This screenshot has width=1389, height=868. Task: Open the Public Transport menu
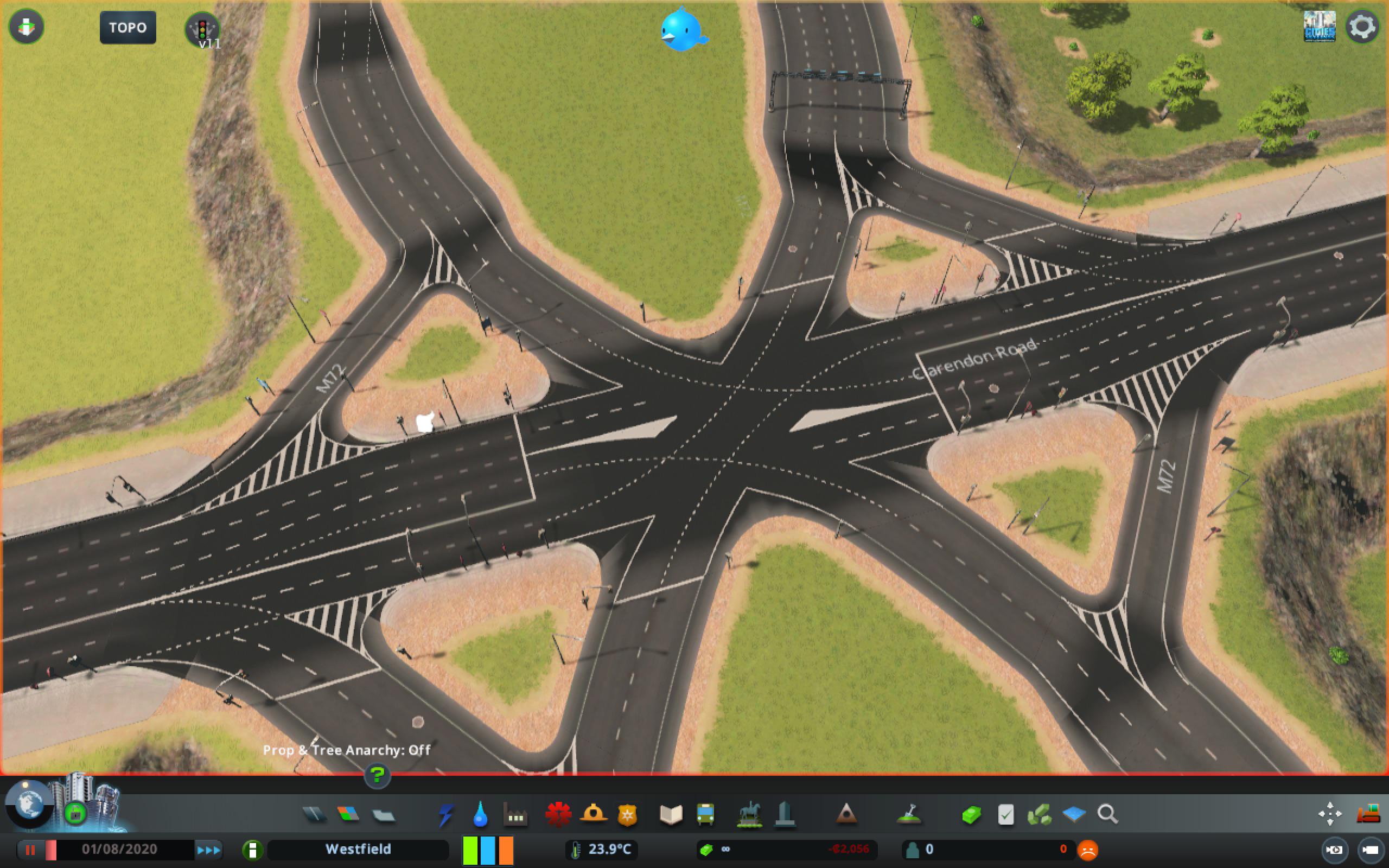coord(706,814)
